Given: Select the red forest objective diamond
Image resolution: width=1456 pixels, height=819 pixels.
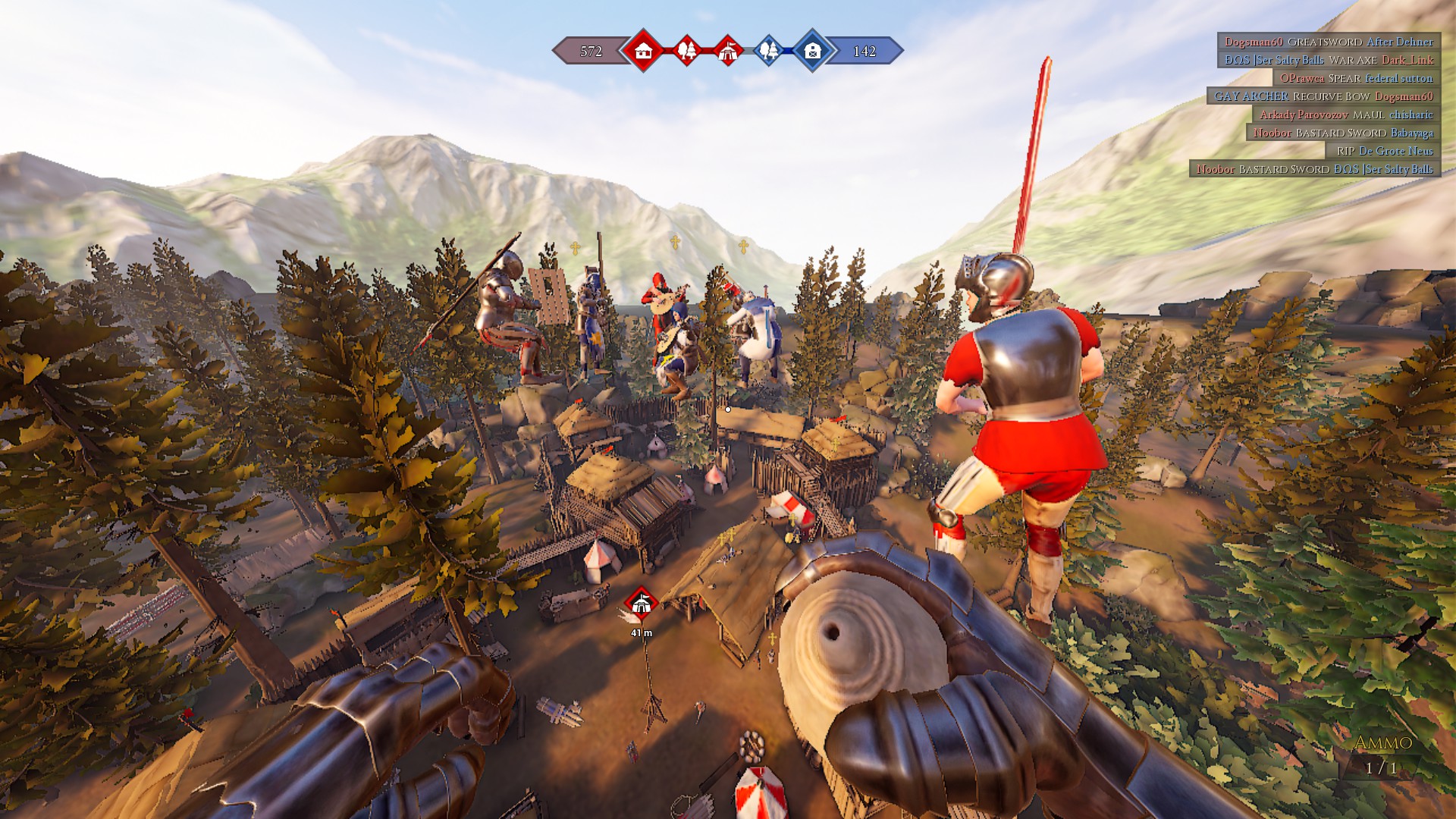Looking at the screenshot, I should 687,51.
